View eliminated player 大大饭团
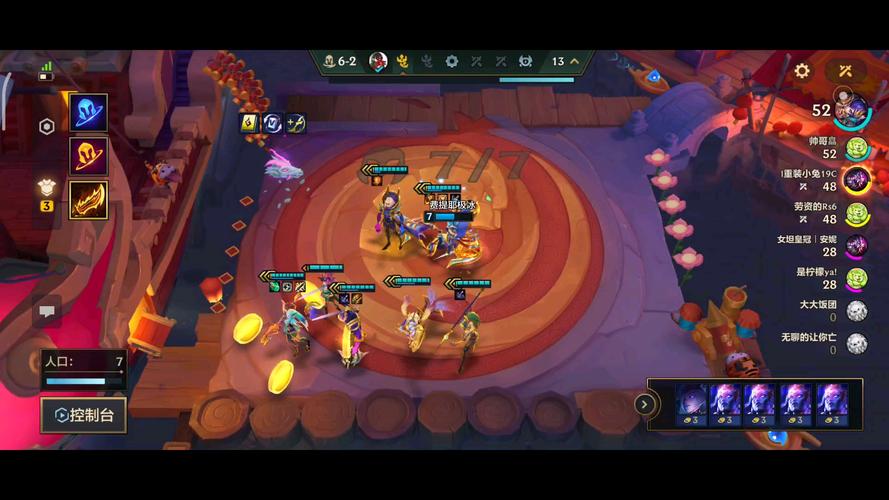889x500 pixels. 857,310
